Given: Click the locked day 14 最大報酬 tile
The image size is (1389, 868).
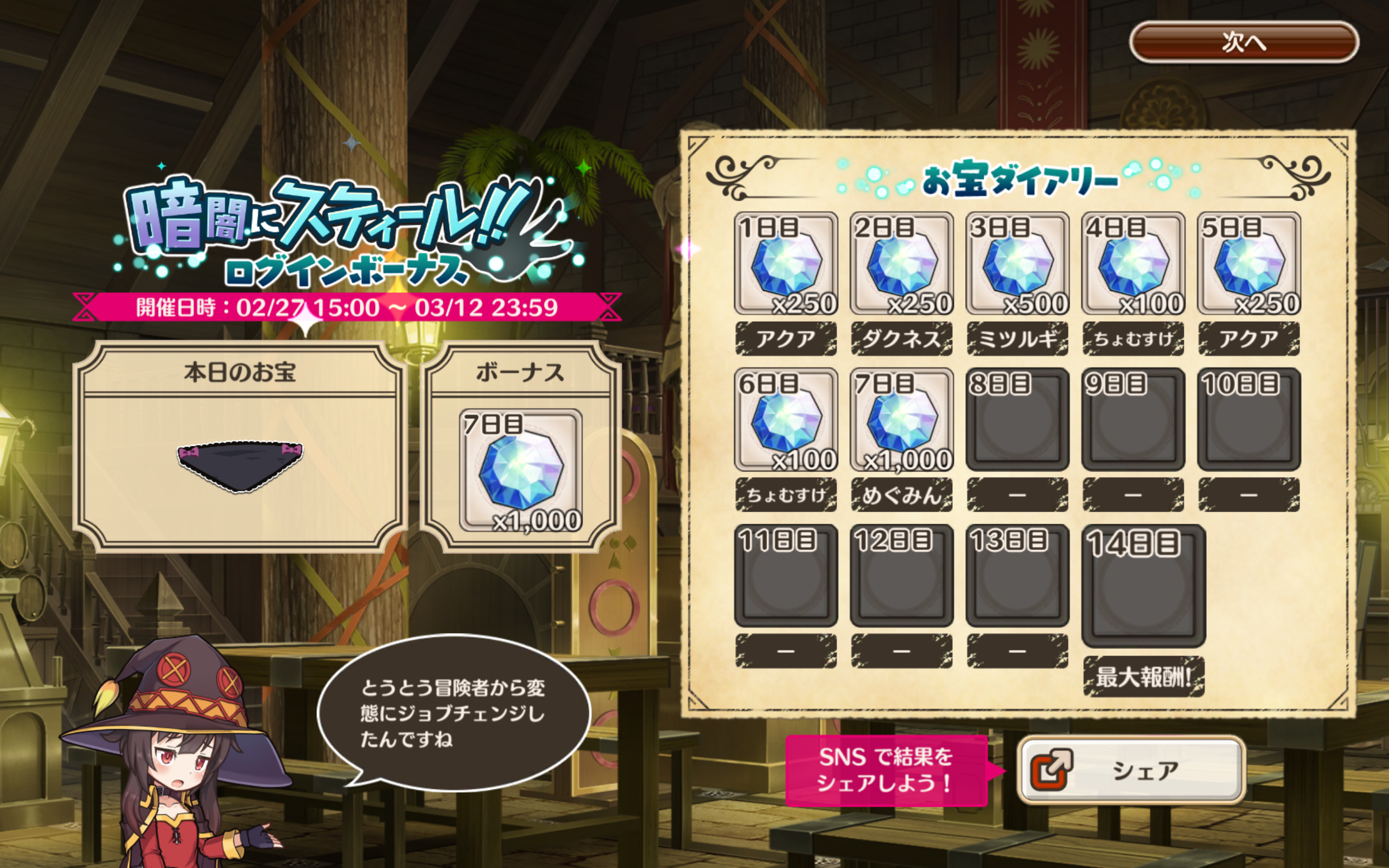Looking at the screenshot, I should pyautogui.click(x=1143, y=585).
